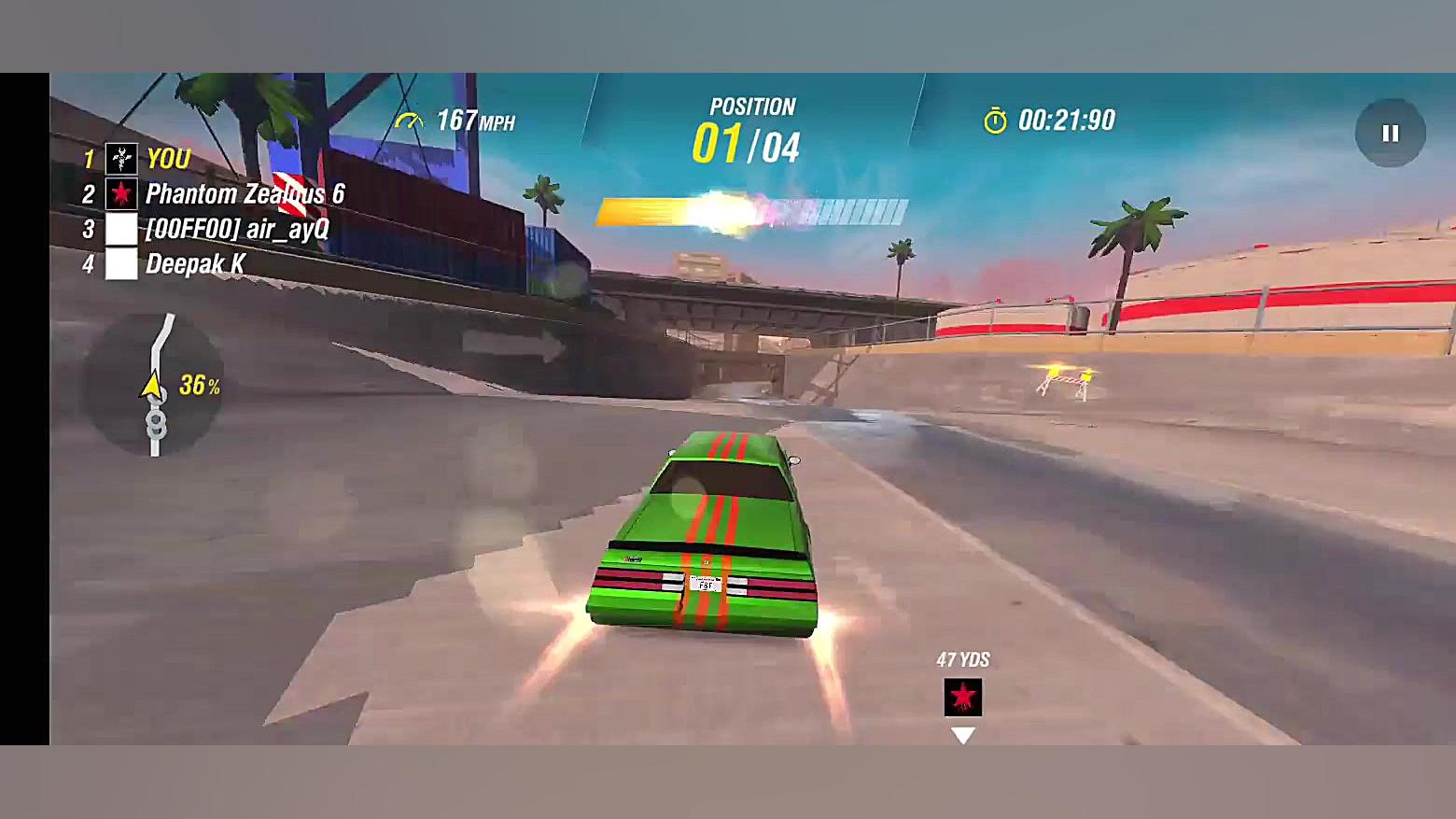Viewport: 1456px width, 819px height.
Task: Tap the yellow player arrow on the minimap
Action: 152,383
